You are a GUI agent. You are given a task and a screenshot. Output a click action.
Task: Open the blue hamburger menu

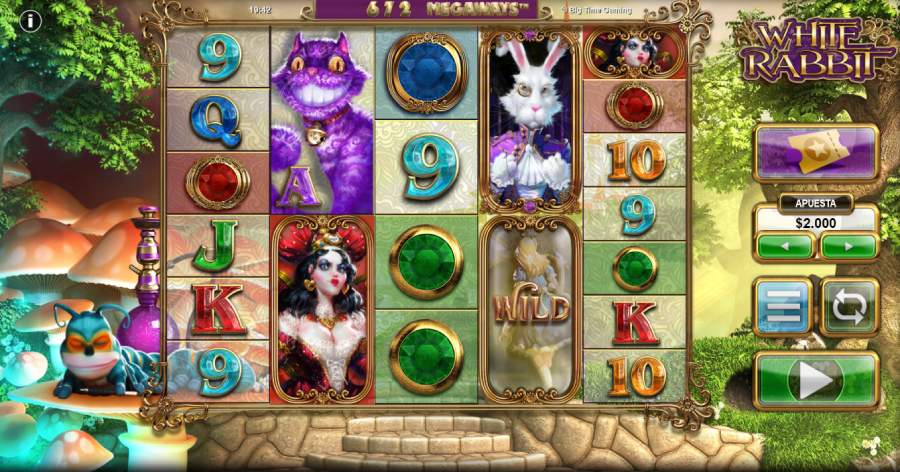pos(782,307)
